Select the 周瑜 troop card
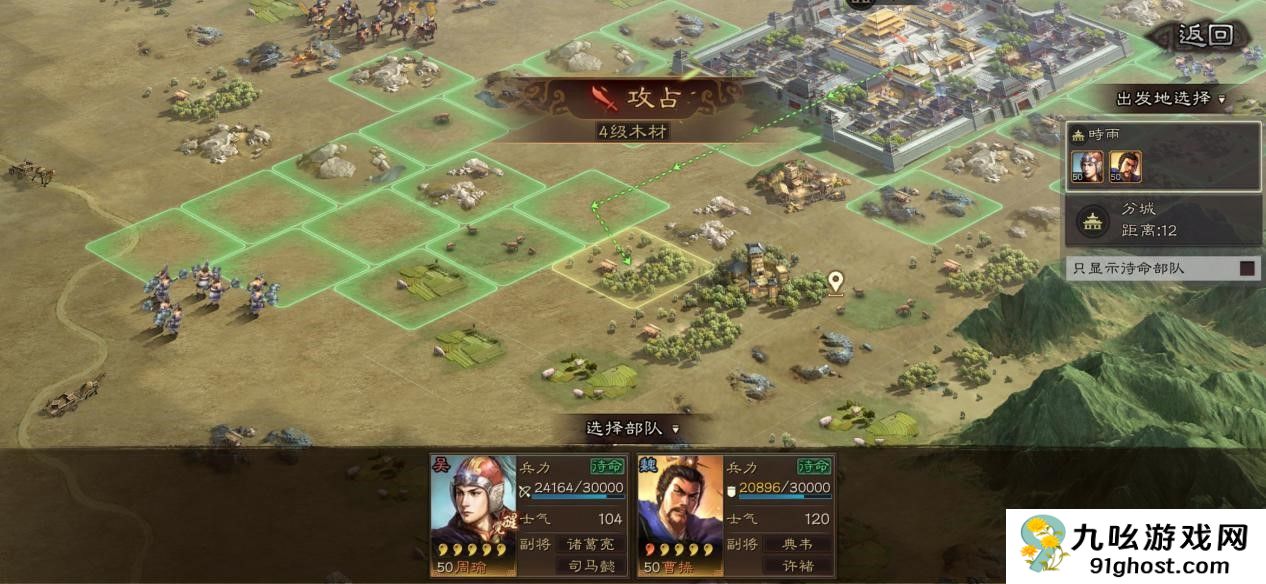Image resolution: width=1266 pixels, height=584 pixels. [530, 515]
